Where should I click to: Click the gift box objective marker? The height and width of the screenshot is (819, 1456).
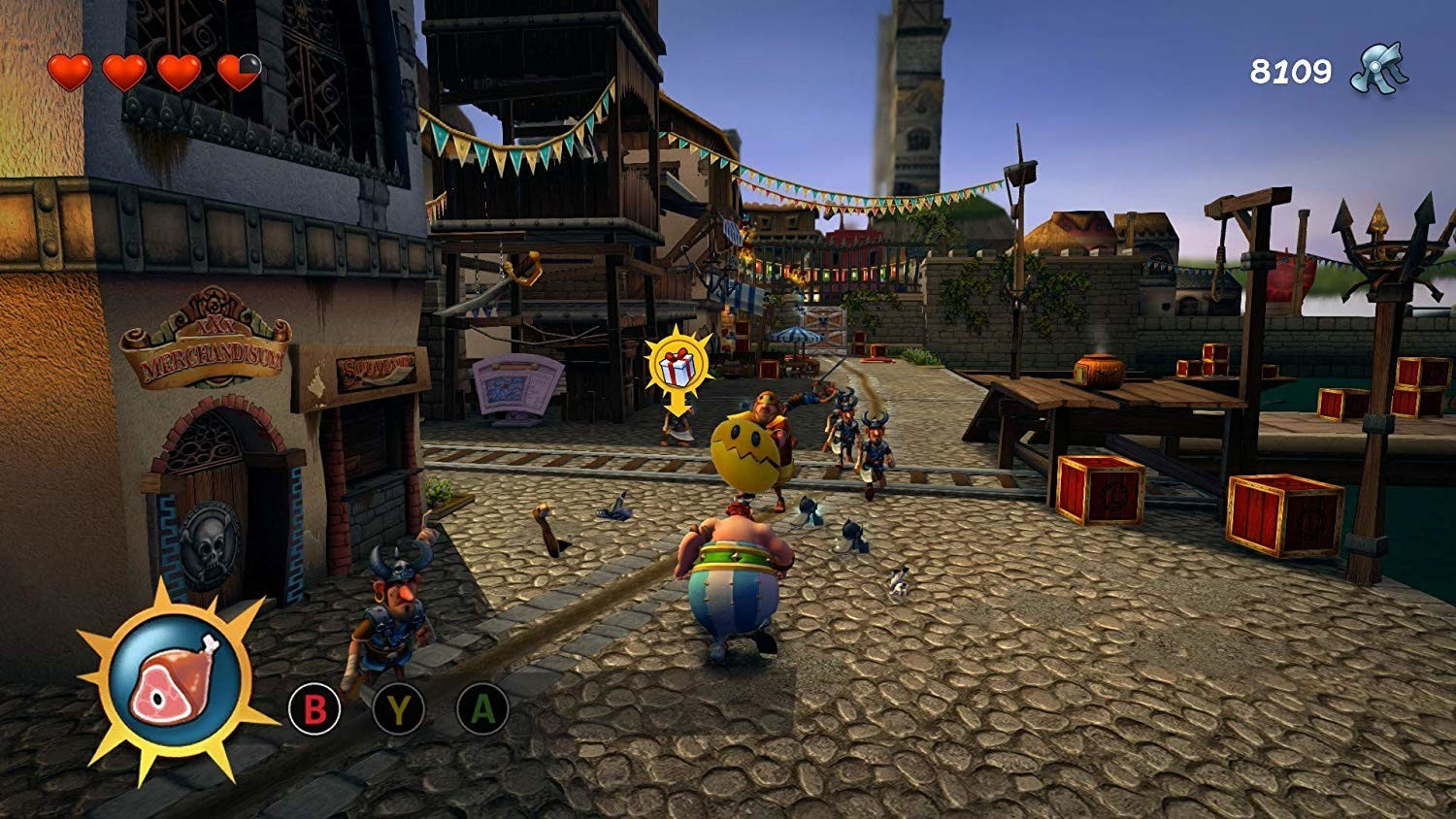tap(678, 366)
